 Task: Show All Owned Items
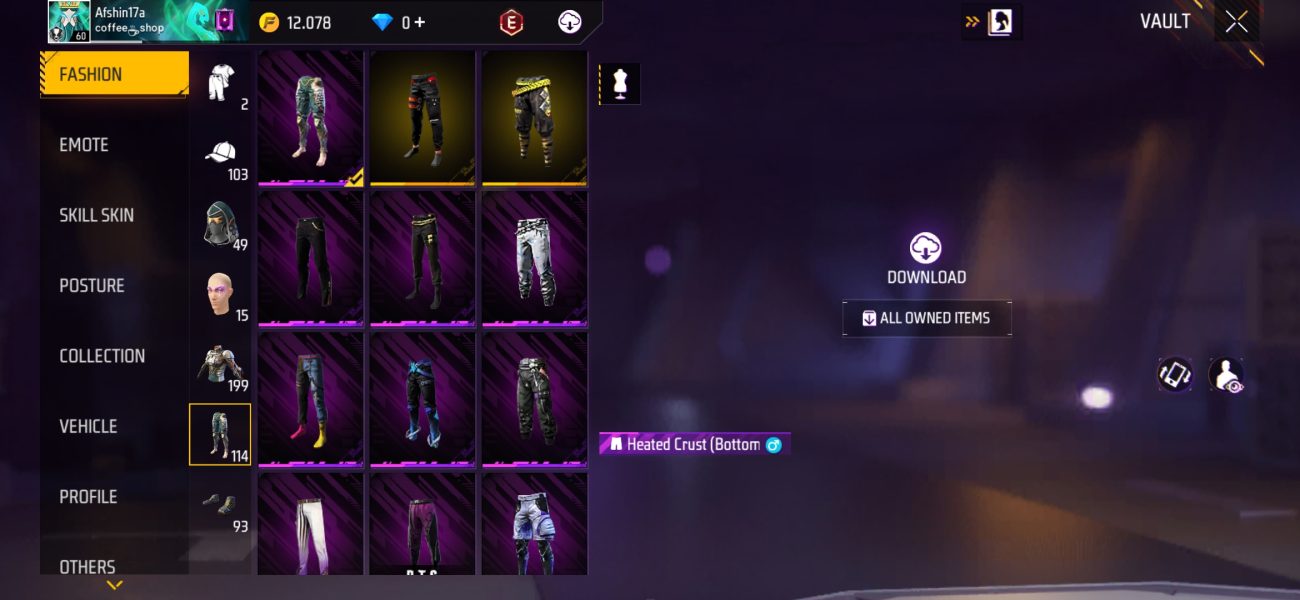click(x=926, y=318)
